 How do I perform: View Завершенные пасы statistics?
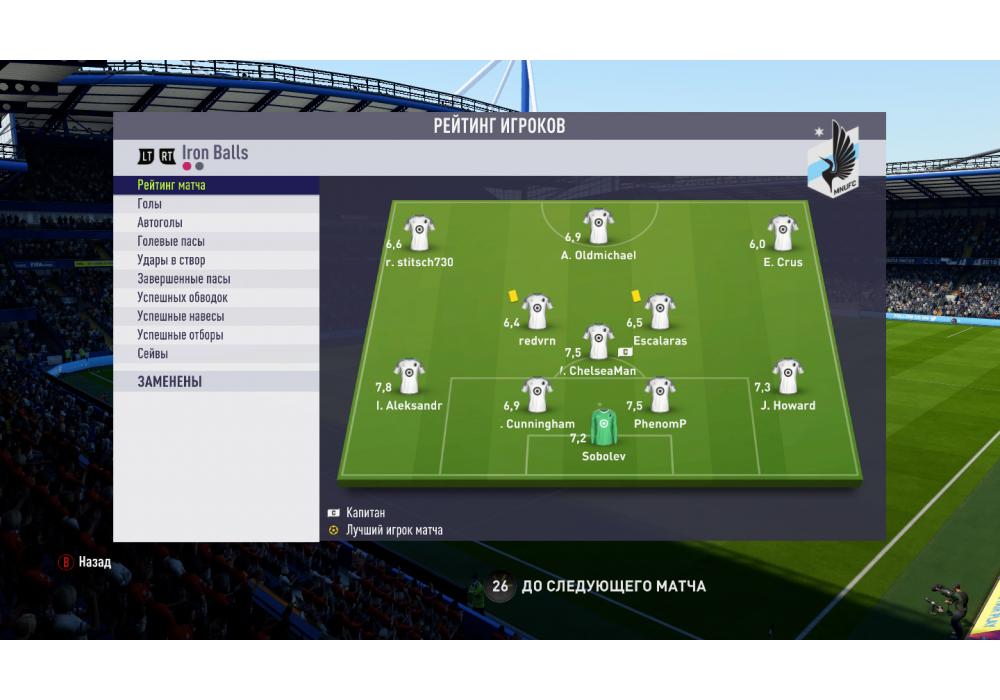click(215, 279)
